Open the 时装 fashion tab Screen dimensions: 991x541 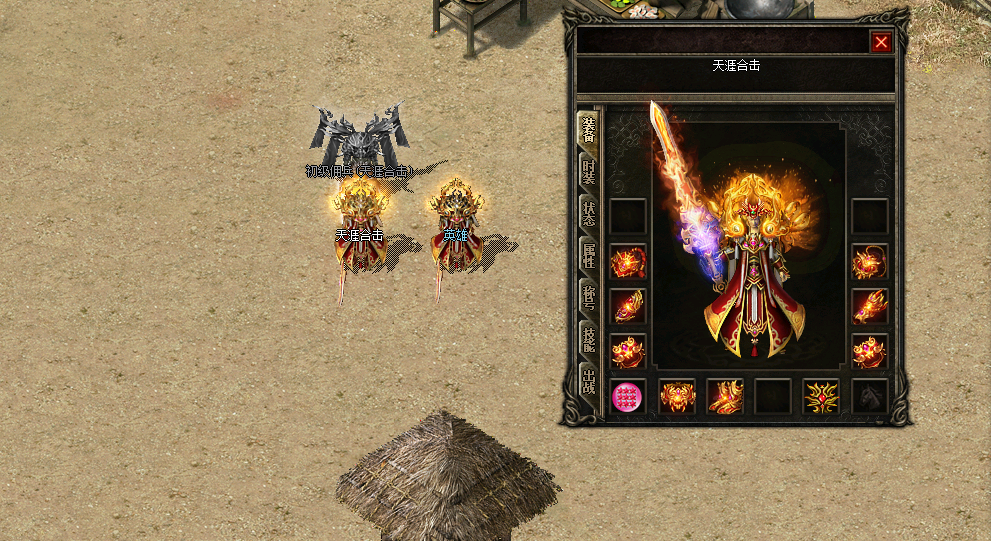coord(588,172)
